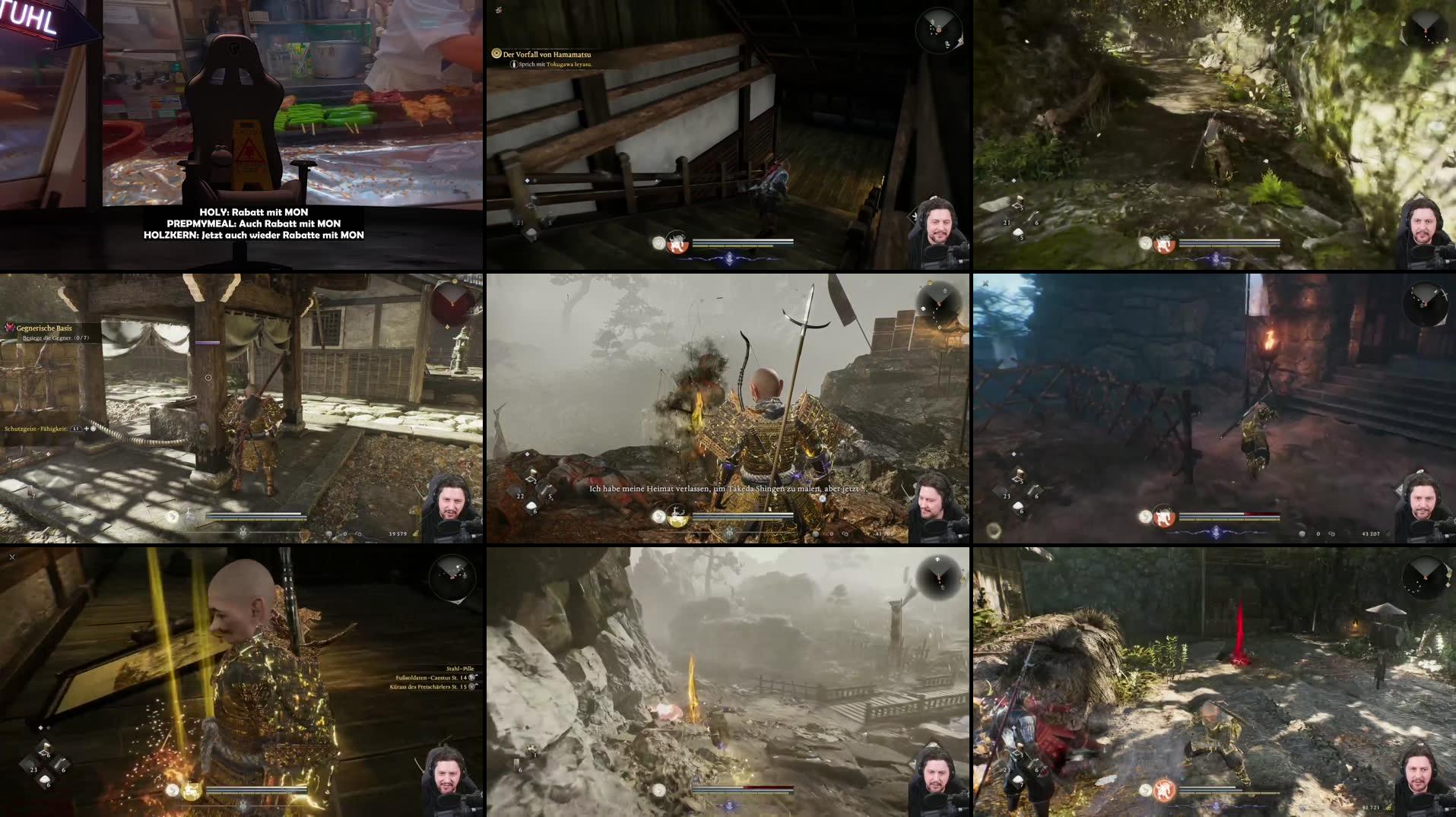Expand the Gegnerische Basis objective tracker
The image size is (1456, 817).
[x=46, y=329]
